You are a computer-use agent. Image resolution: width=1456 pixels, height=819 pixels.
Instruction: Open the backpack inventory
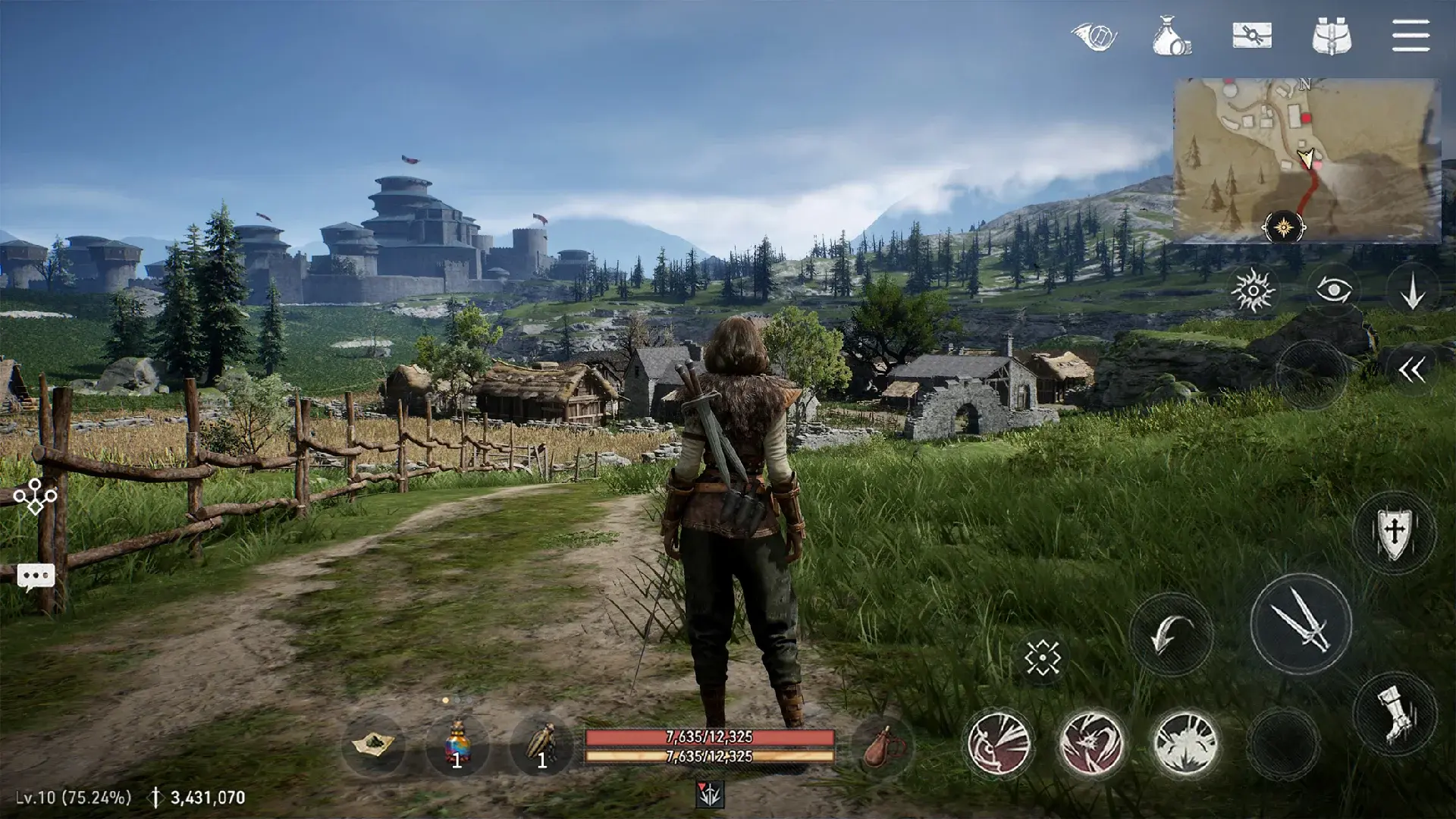1332,36
